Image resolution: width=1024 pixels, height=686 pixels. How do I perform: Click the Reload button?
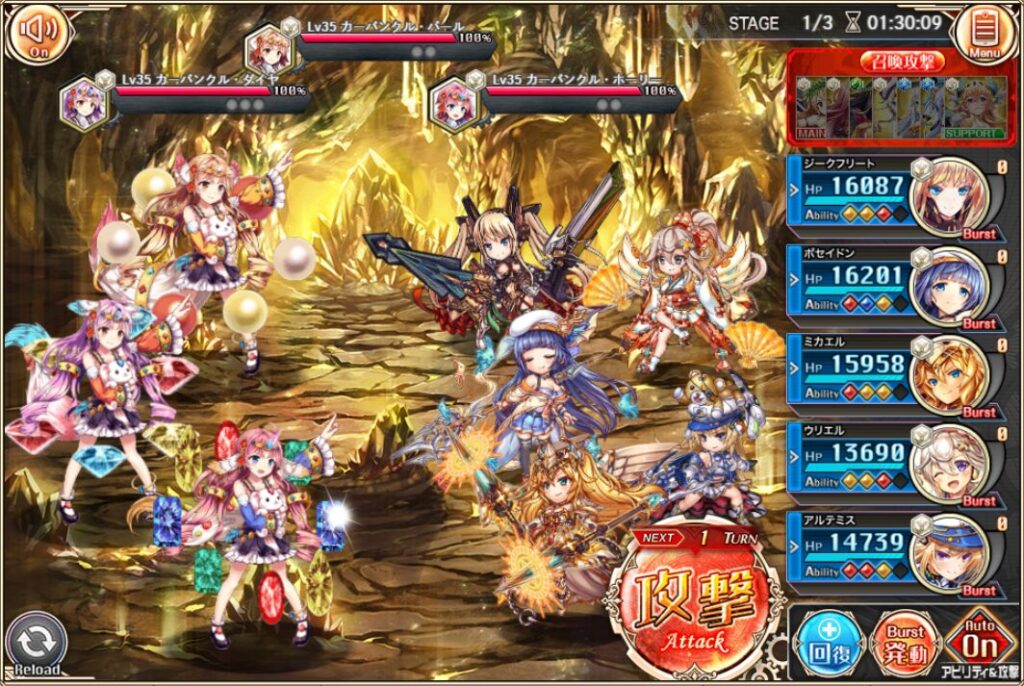[36, 645]
